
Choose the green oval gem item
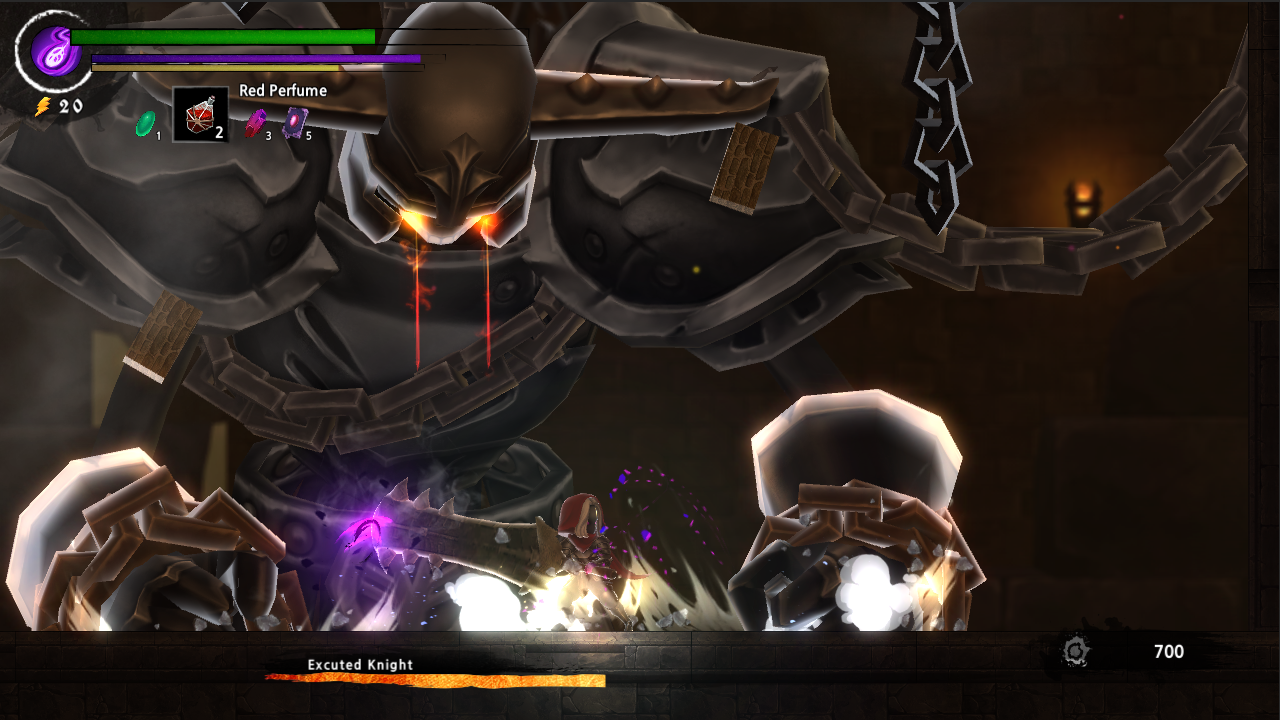click(145, 123)
